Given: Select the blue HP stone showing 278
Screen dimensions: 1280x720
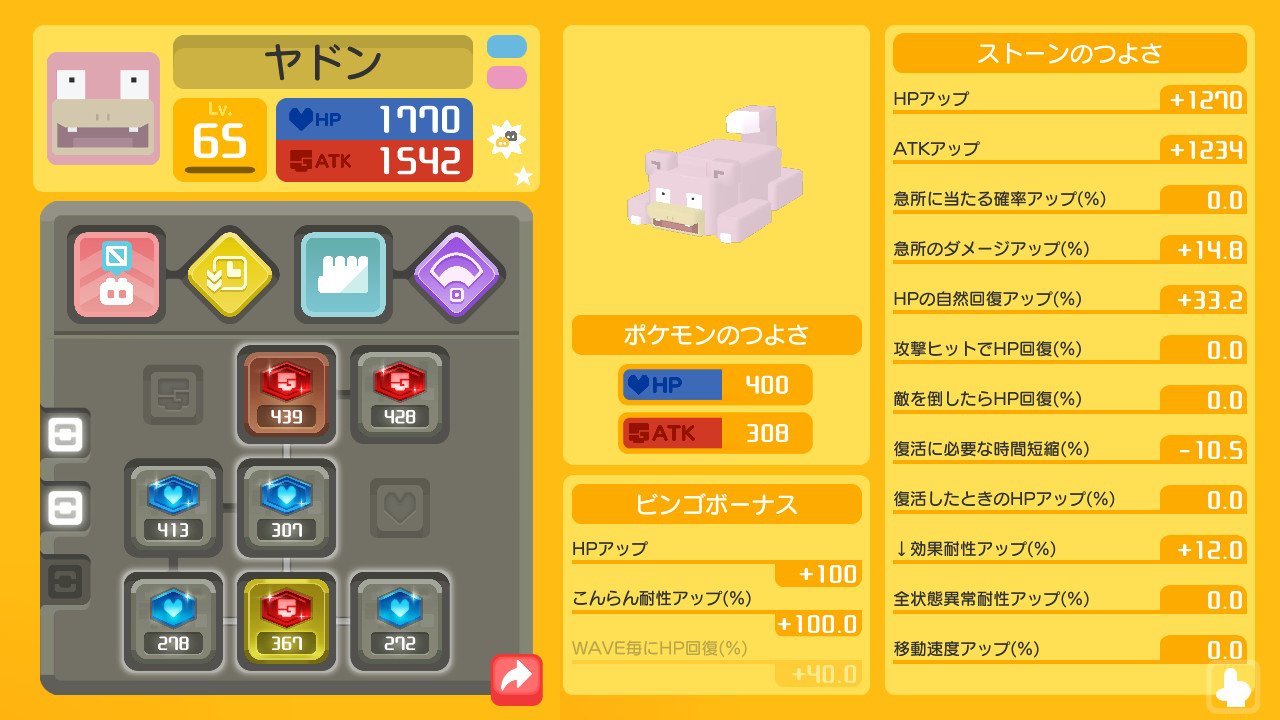Looking at the screenshot, I should [x=173, y=622].
